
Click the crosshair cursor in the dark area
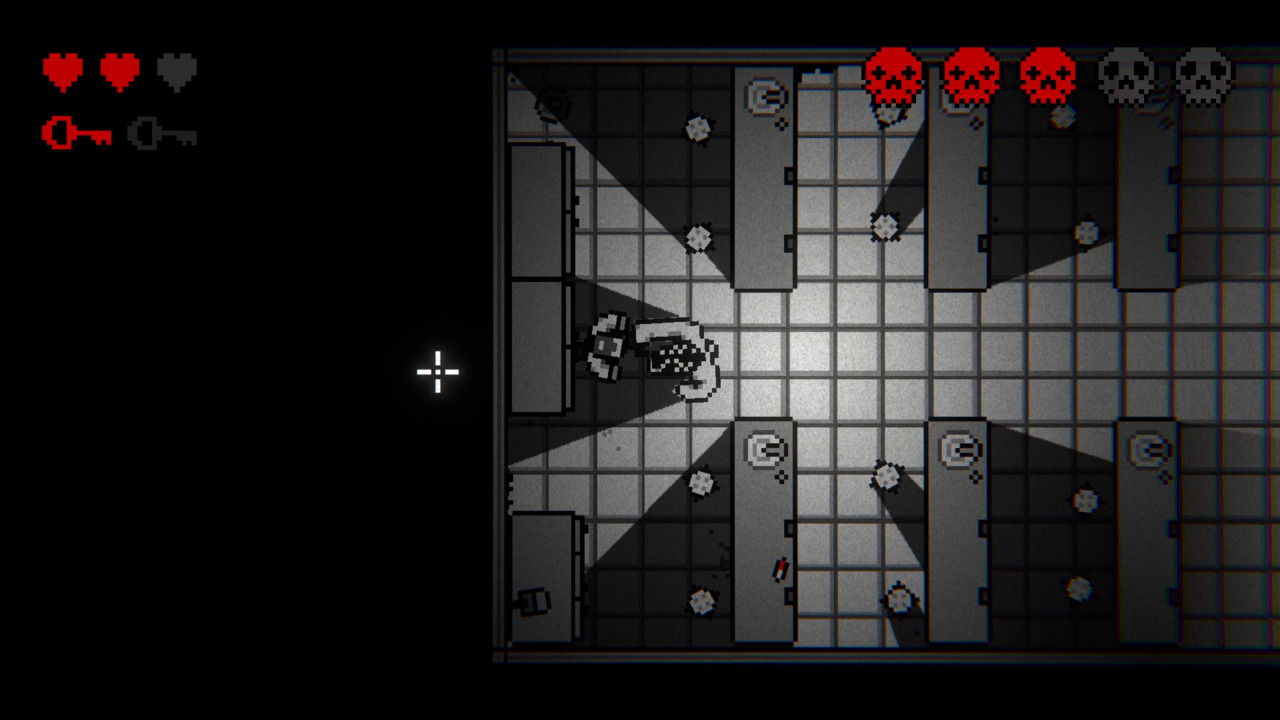(437, 372)
